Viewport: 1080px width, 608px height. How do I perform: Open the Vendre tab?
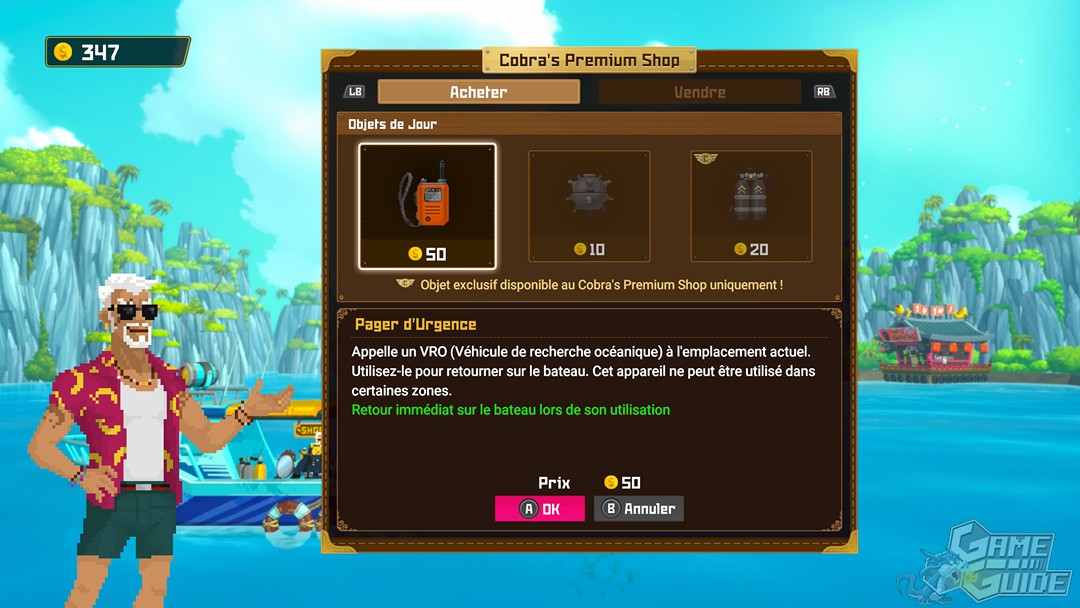click(699, 92)
